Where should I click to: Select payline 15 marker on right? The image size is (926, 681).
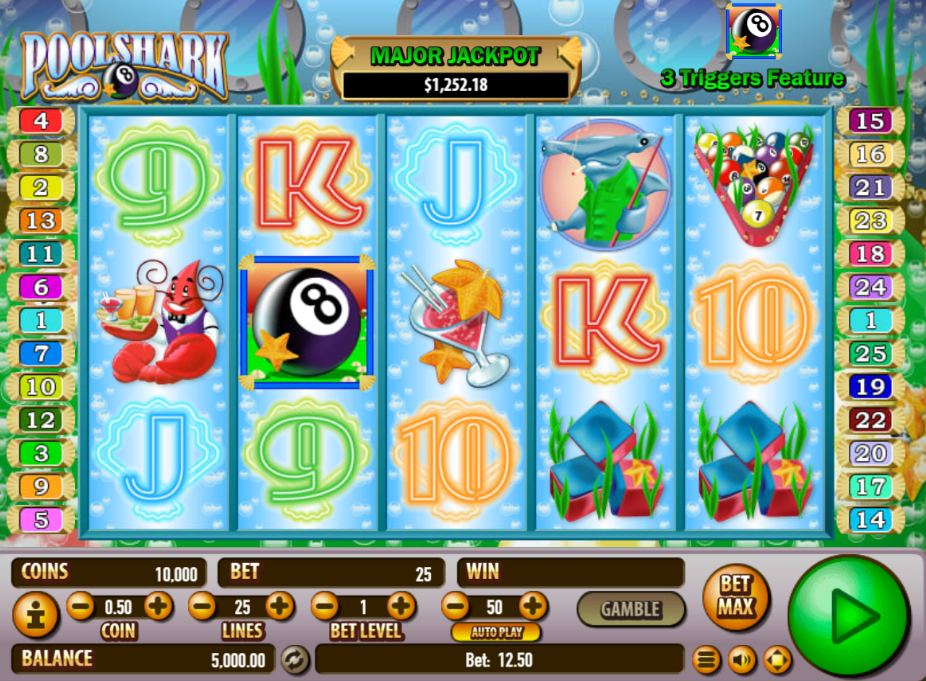pos(870,122)
